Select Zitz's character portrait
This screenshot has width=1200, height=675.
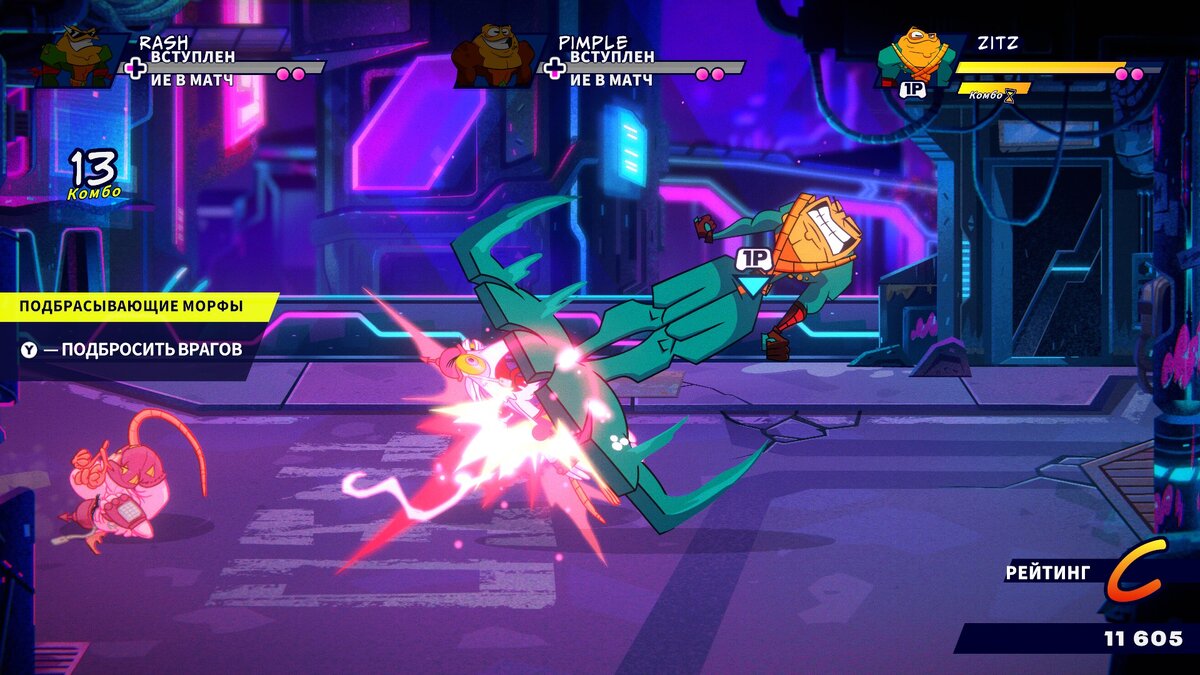(913, 57)
